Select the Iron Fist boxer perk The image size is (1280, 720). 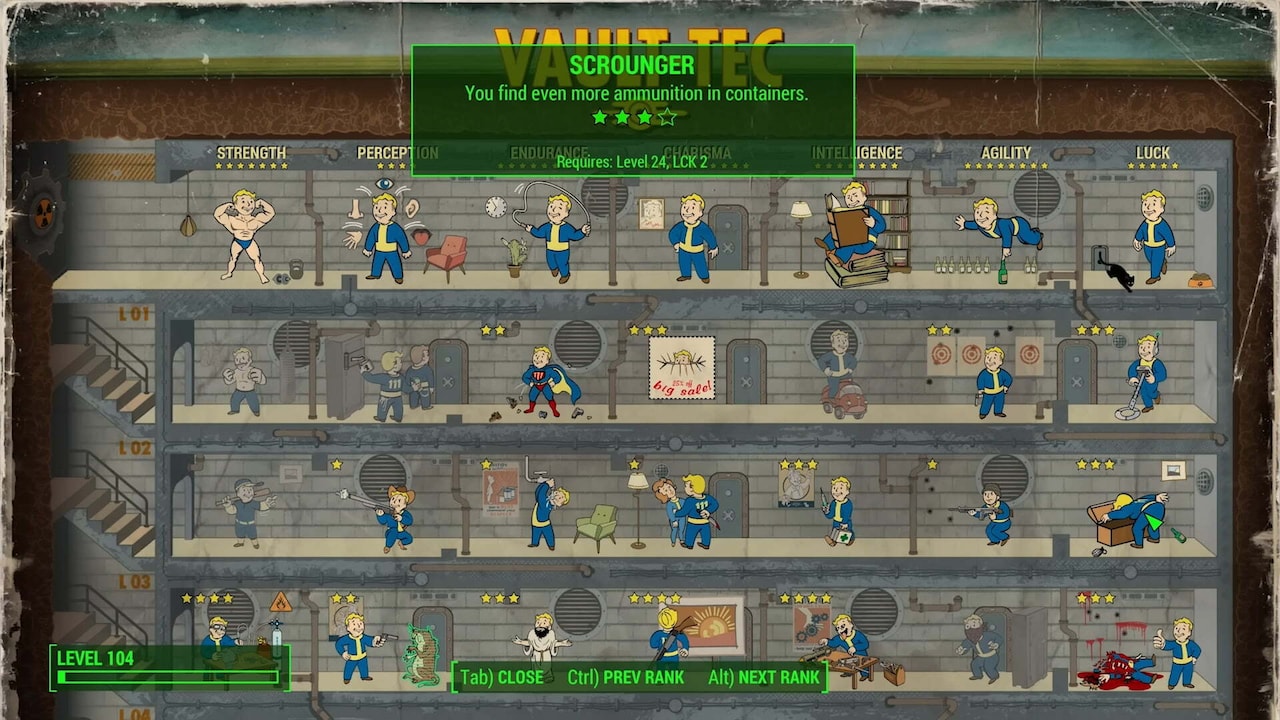coord(243,380)
